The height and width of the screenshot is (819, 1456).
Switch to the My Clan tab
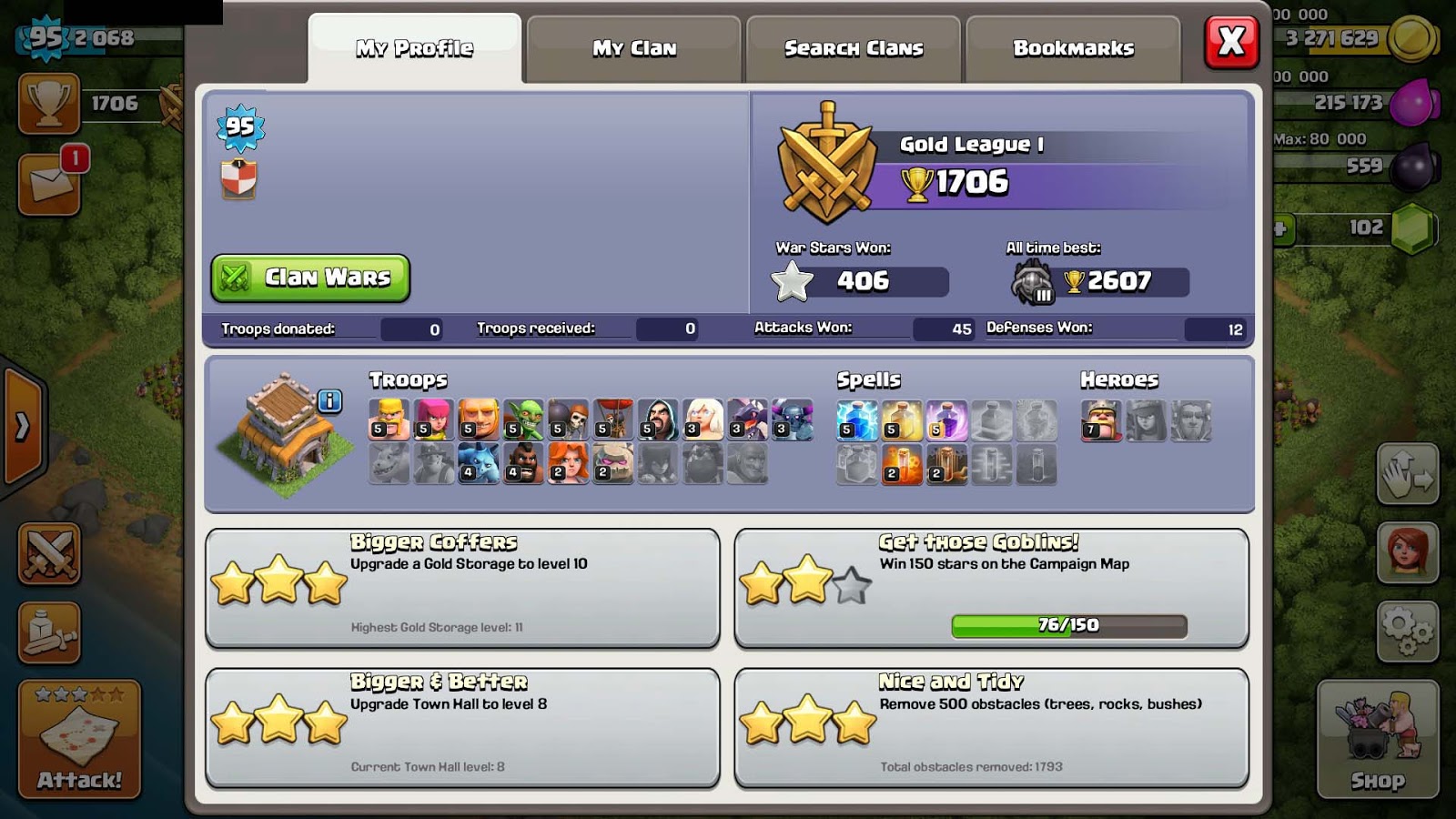(634, 48)
